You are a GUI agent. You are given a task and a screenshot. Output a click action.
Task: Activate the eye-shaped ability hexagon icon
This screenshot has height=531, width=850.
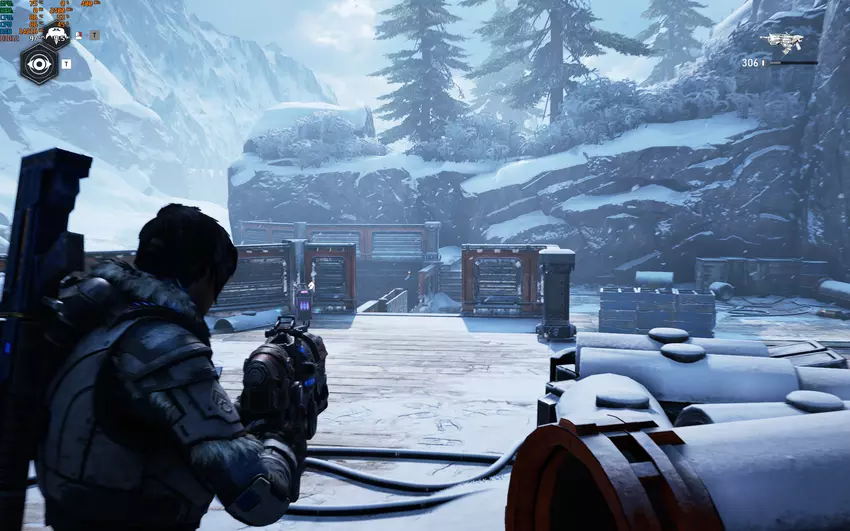coord(39,64)
